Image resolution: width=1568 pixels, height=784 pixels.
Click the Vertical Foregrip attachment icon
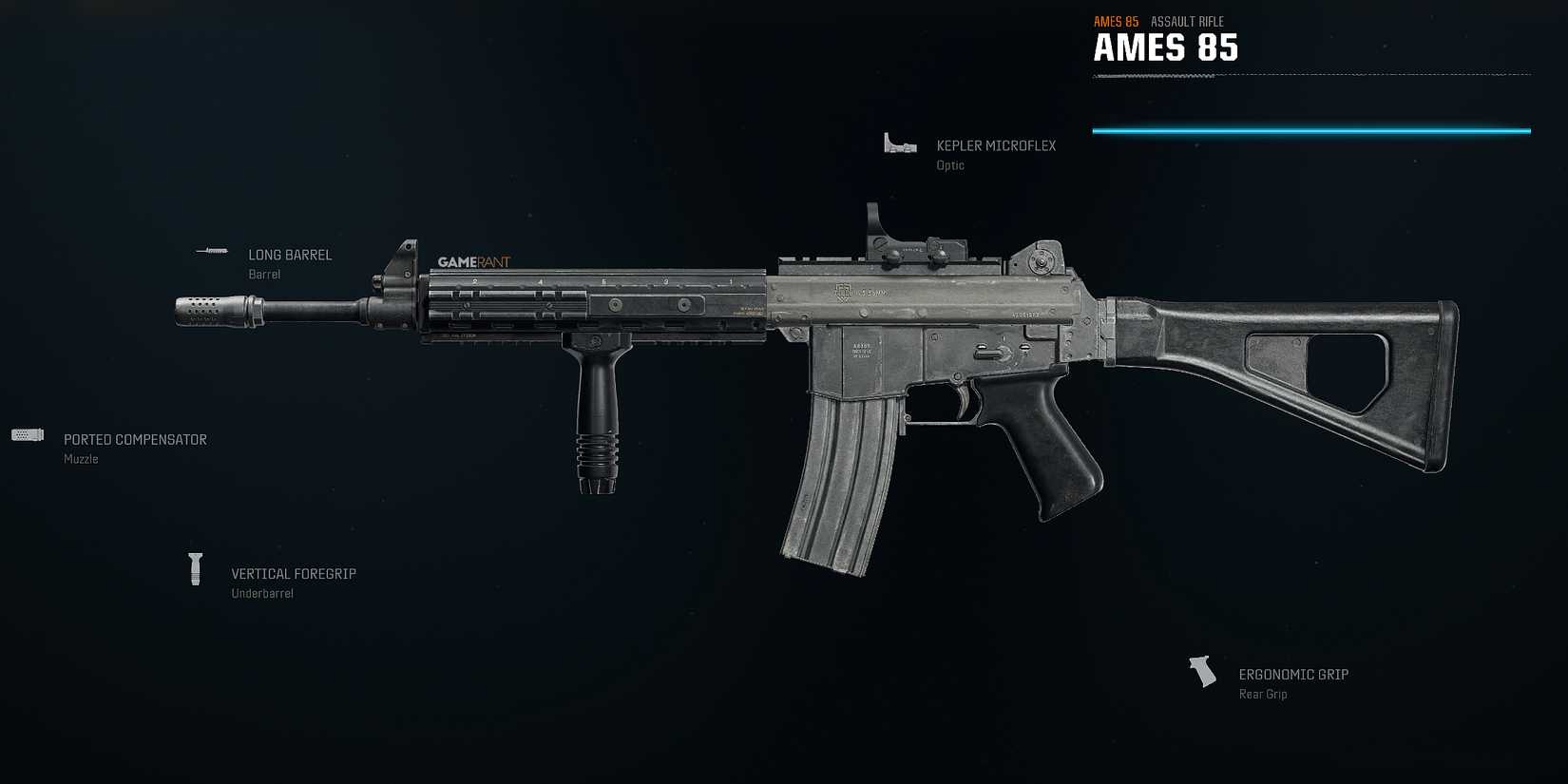[197, 568]
